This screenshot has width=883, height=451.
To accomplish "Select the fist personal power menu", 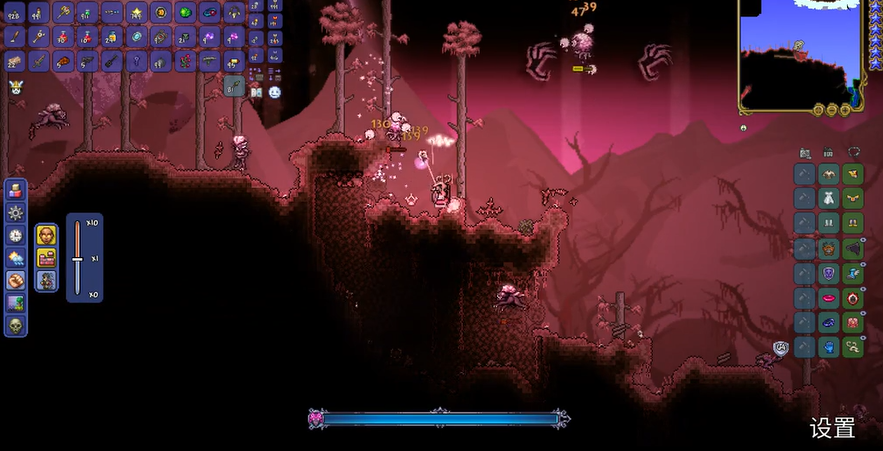I will 16,281.
